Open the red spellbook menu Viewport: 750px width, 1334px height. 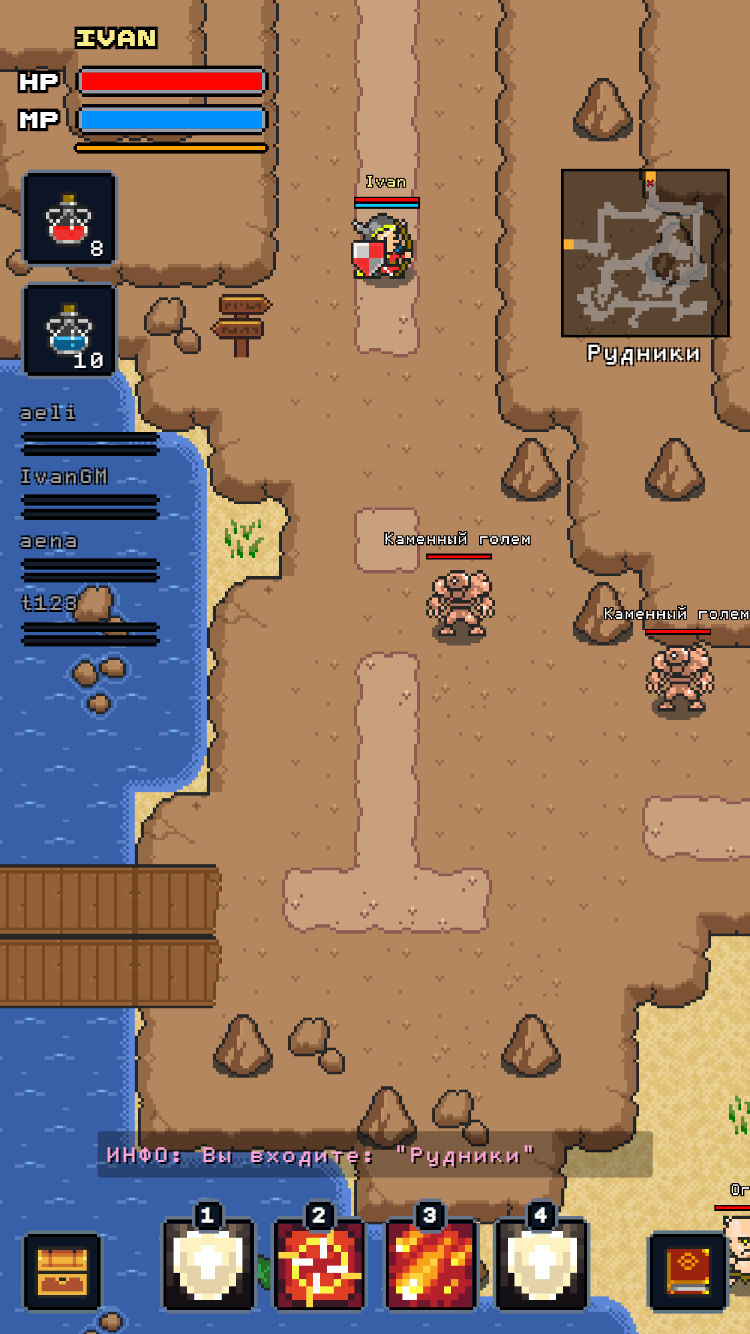(x=687, y=1270)
